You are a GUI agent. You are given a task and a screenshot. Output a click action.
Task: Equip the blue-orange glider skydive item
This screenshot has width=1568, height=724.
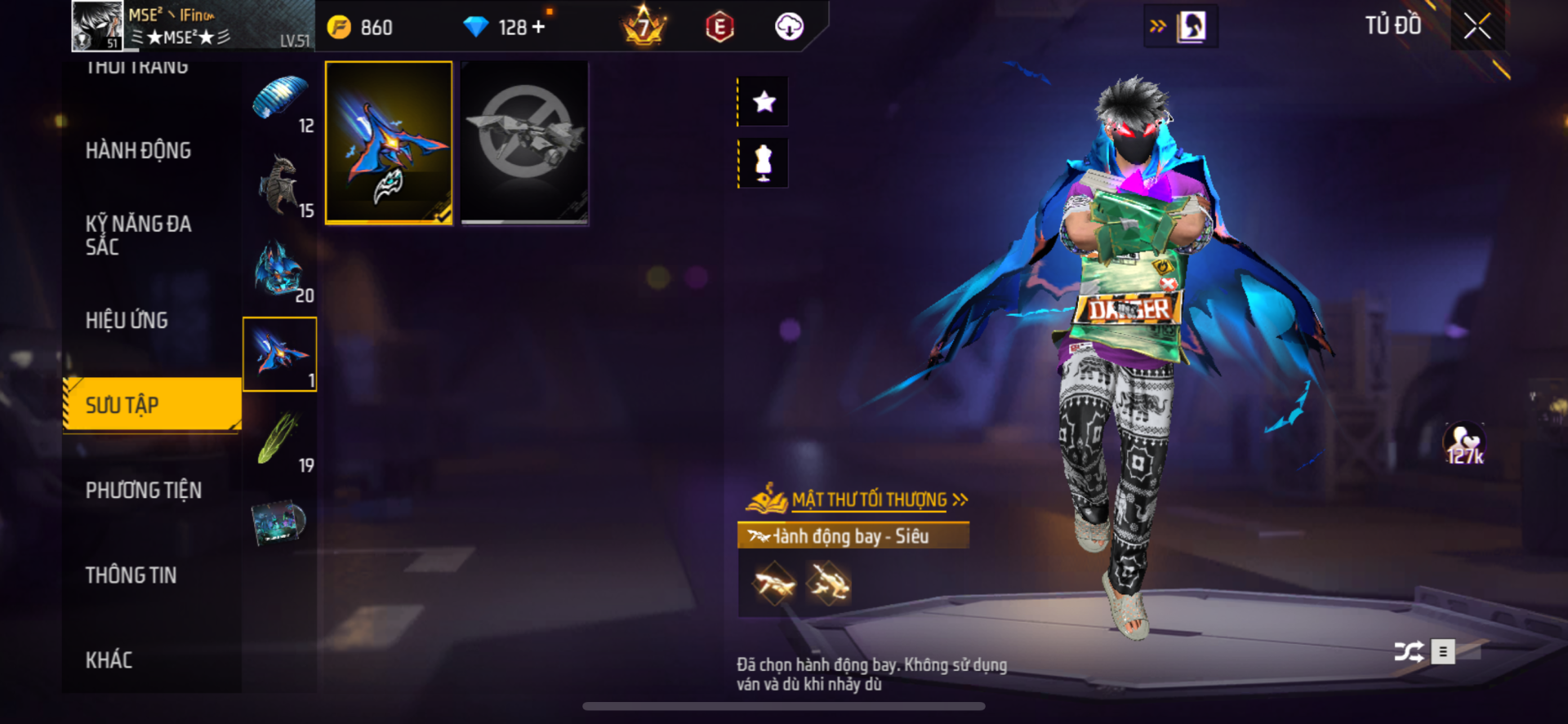389,142
